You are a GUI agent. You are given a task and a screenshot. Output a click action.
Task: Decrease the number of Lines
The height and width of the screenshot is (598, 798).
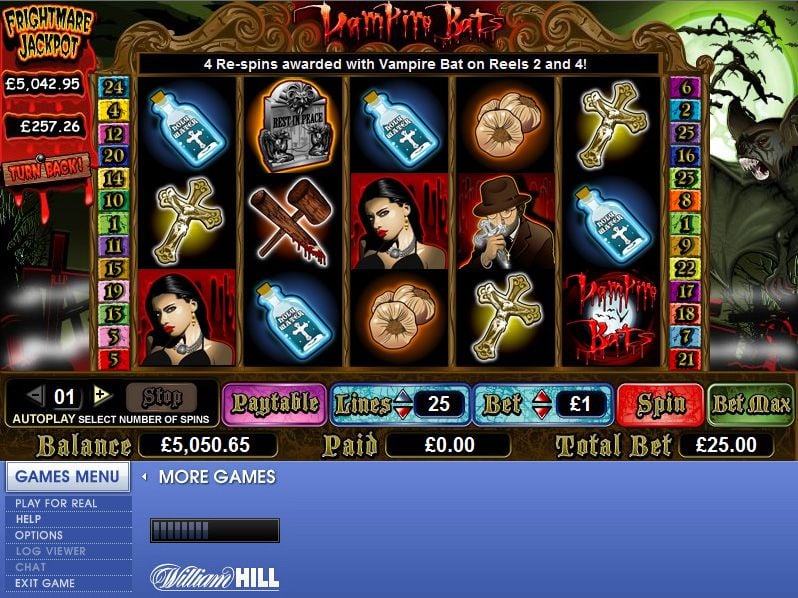pyautogui.click(x=402, y=411)
